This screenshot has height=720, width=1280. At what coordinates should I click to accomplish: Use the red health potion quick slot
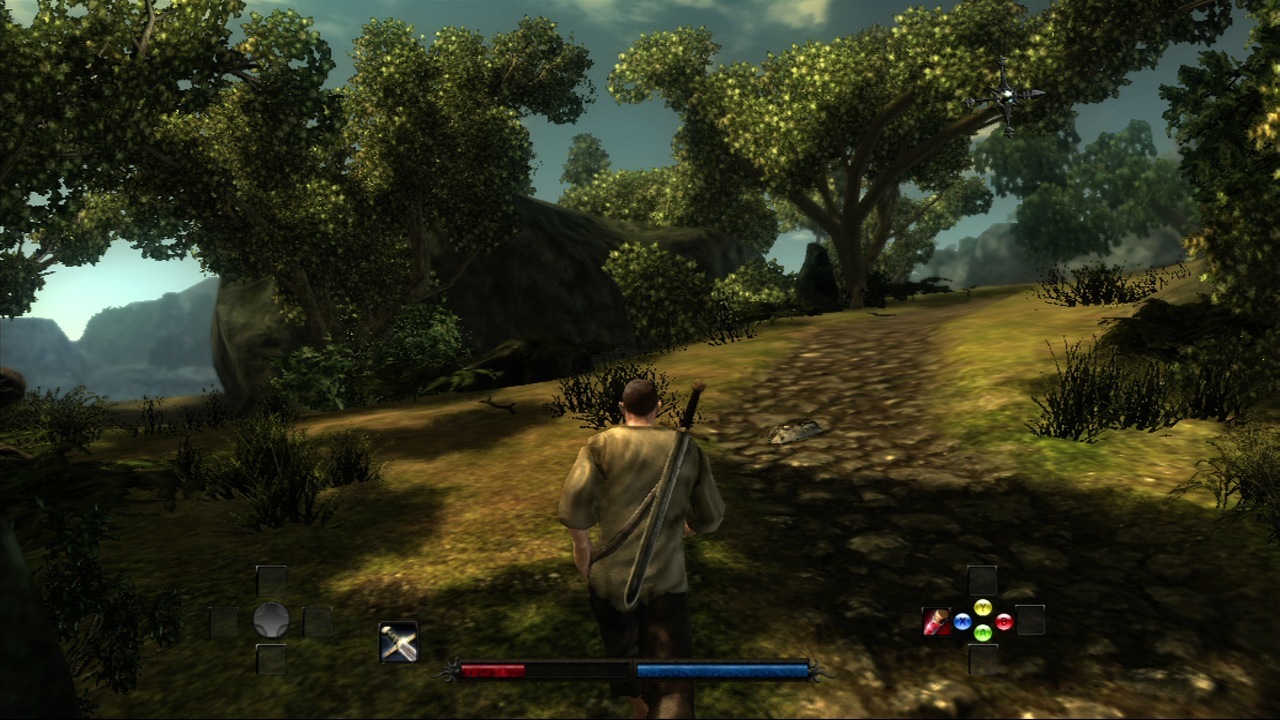click(x=936, y=621)
